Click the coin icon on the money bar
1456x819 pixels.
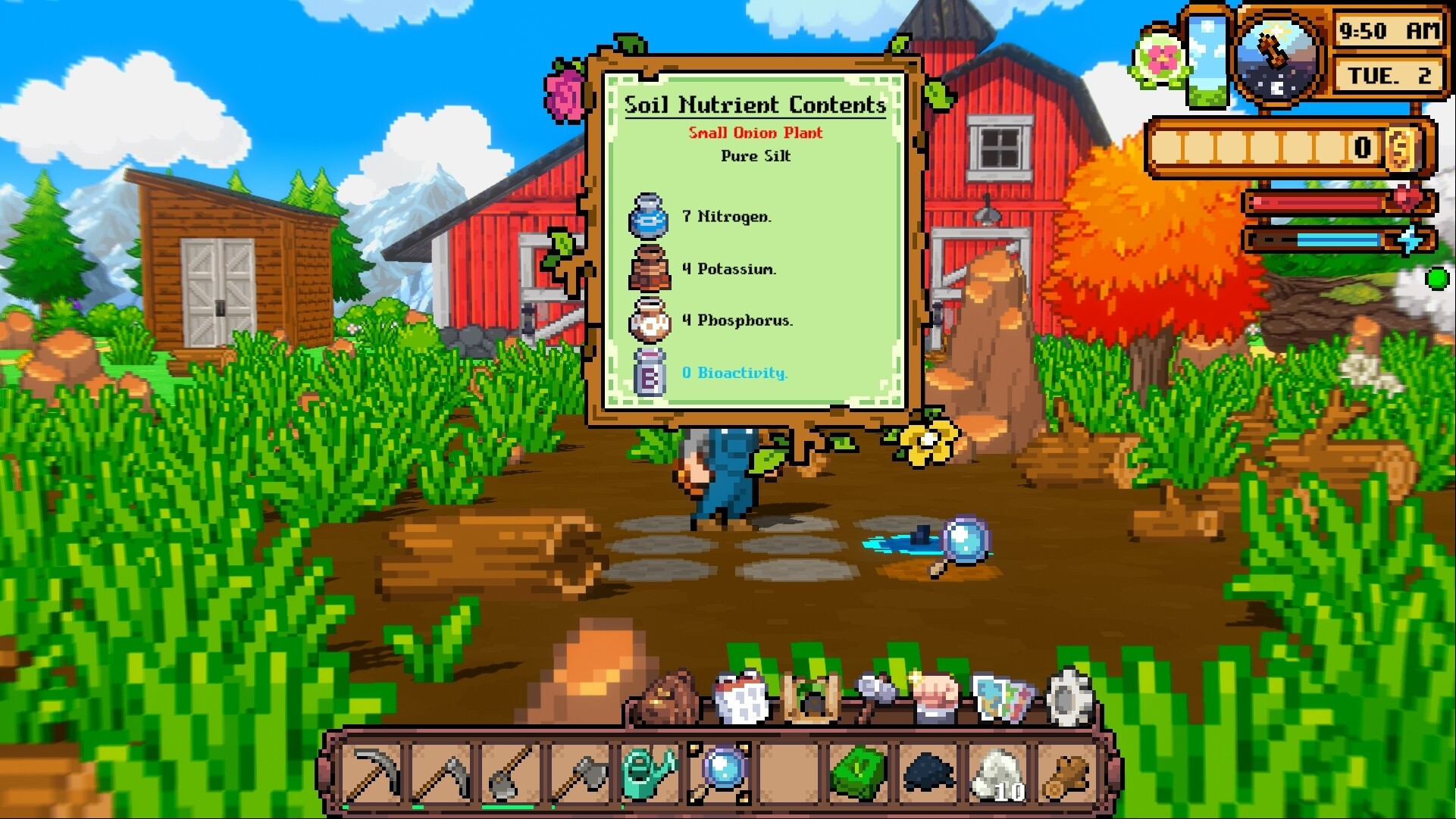coord(1402,149)
